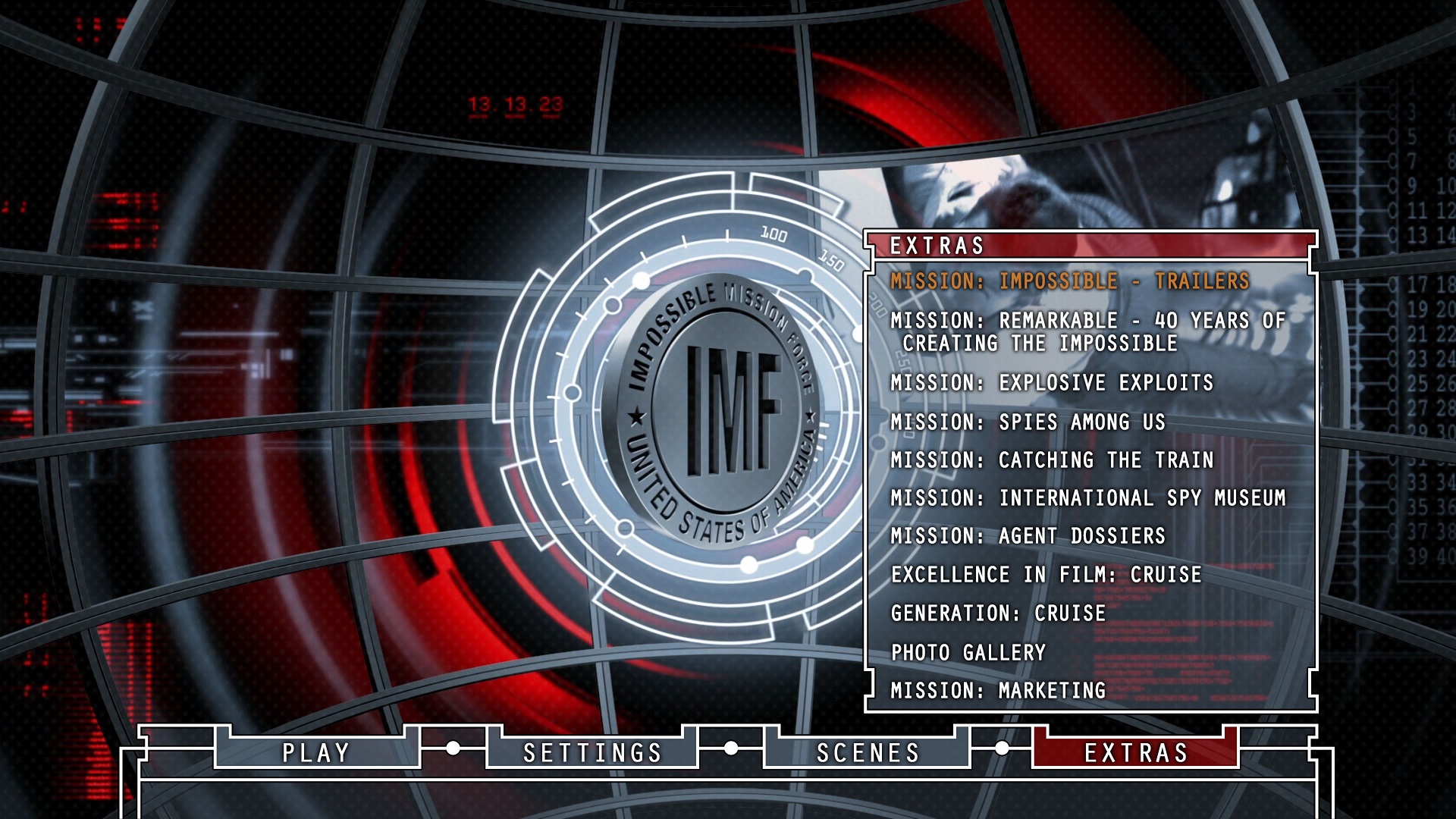Choose Mission: Agent Dossiers
This screenshot has width=1456, height=819.
[x=1028, y=536]
